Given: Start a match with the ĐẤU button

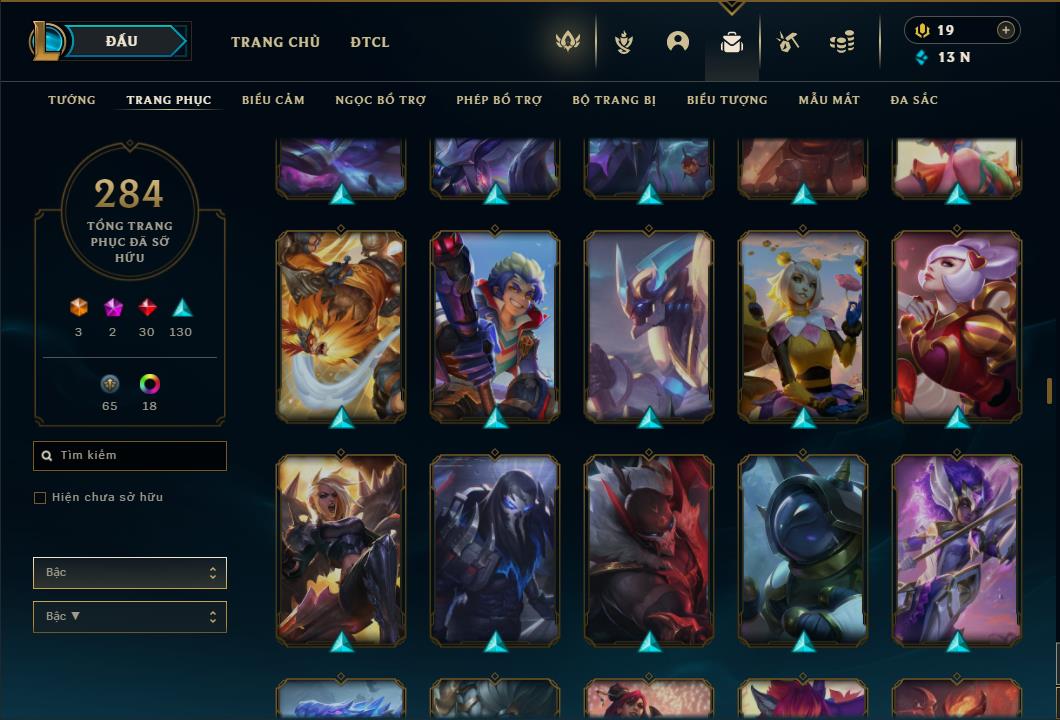Looking at the screenshot, I should click(122, 41).
